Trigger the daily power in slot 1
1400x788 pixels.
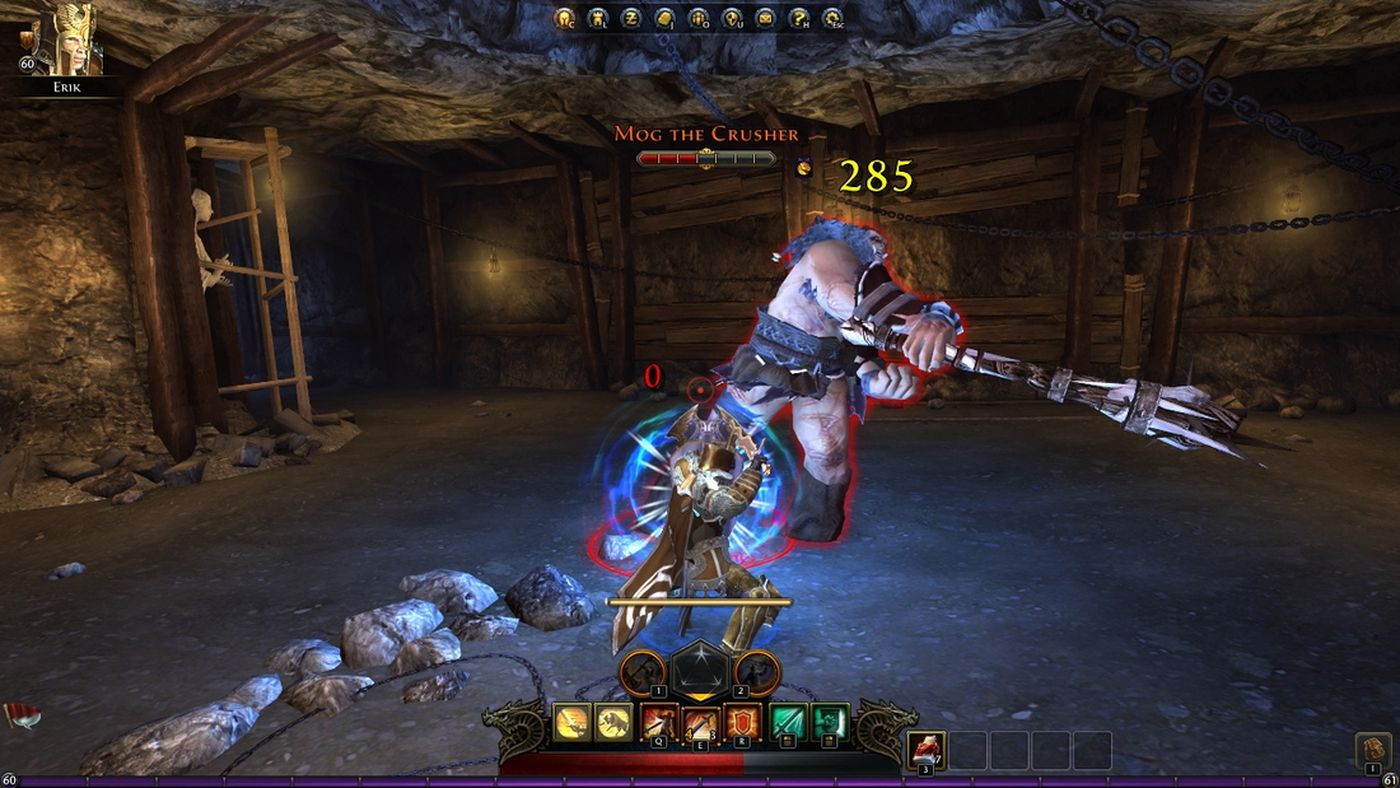[x=643, y=672]
